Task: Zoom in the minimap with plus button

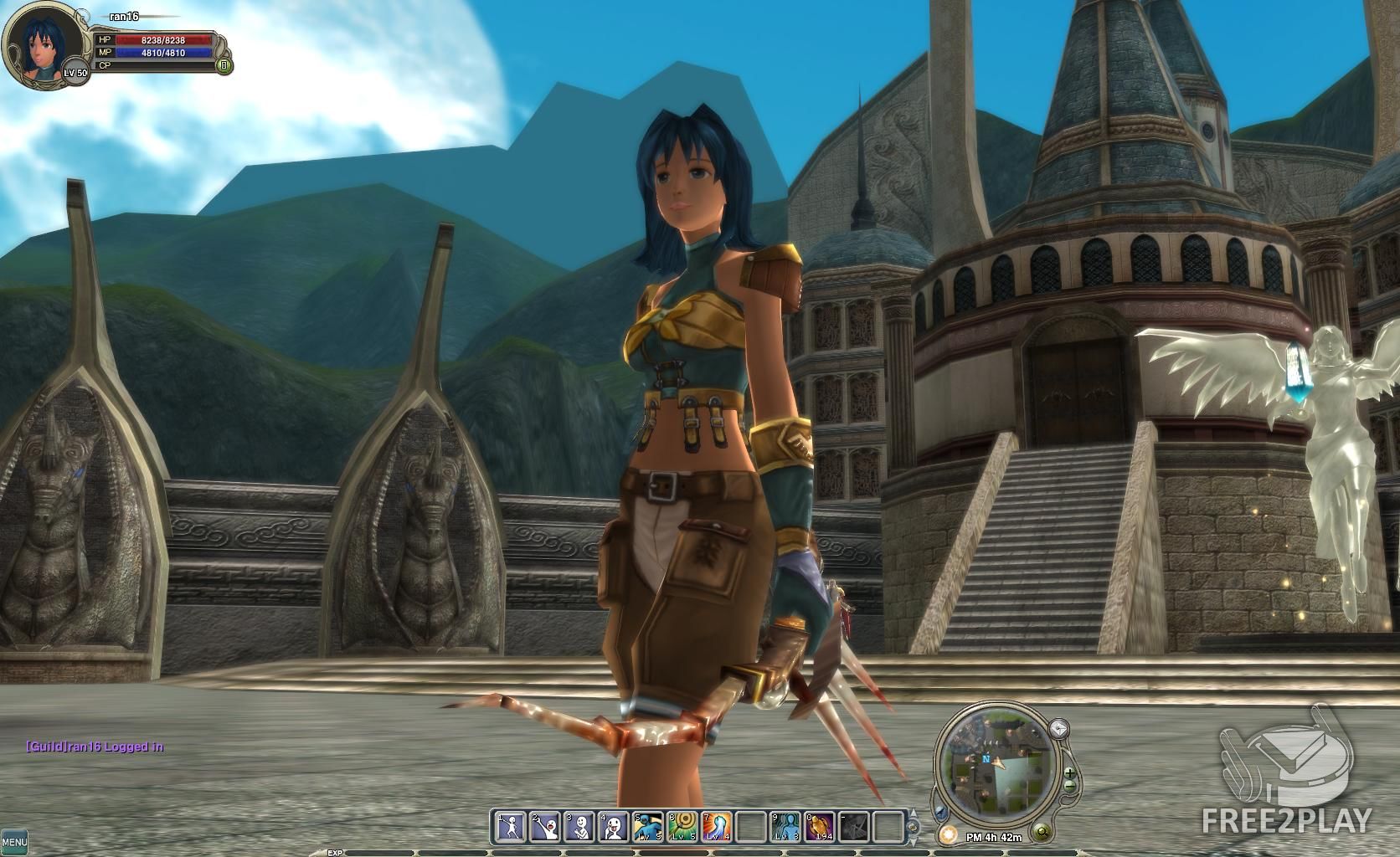Action: tap(1069, 772)
